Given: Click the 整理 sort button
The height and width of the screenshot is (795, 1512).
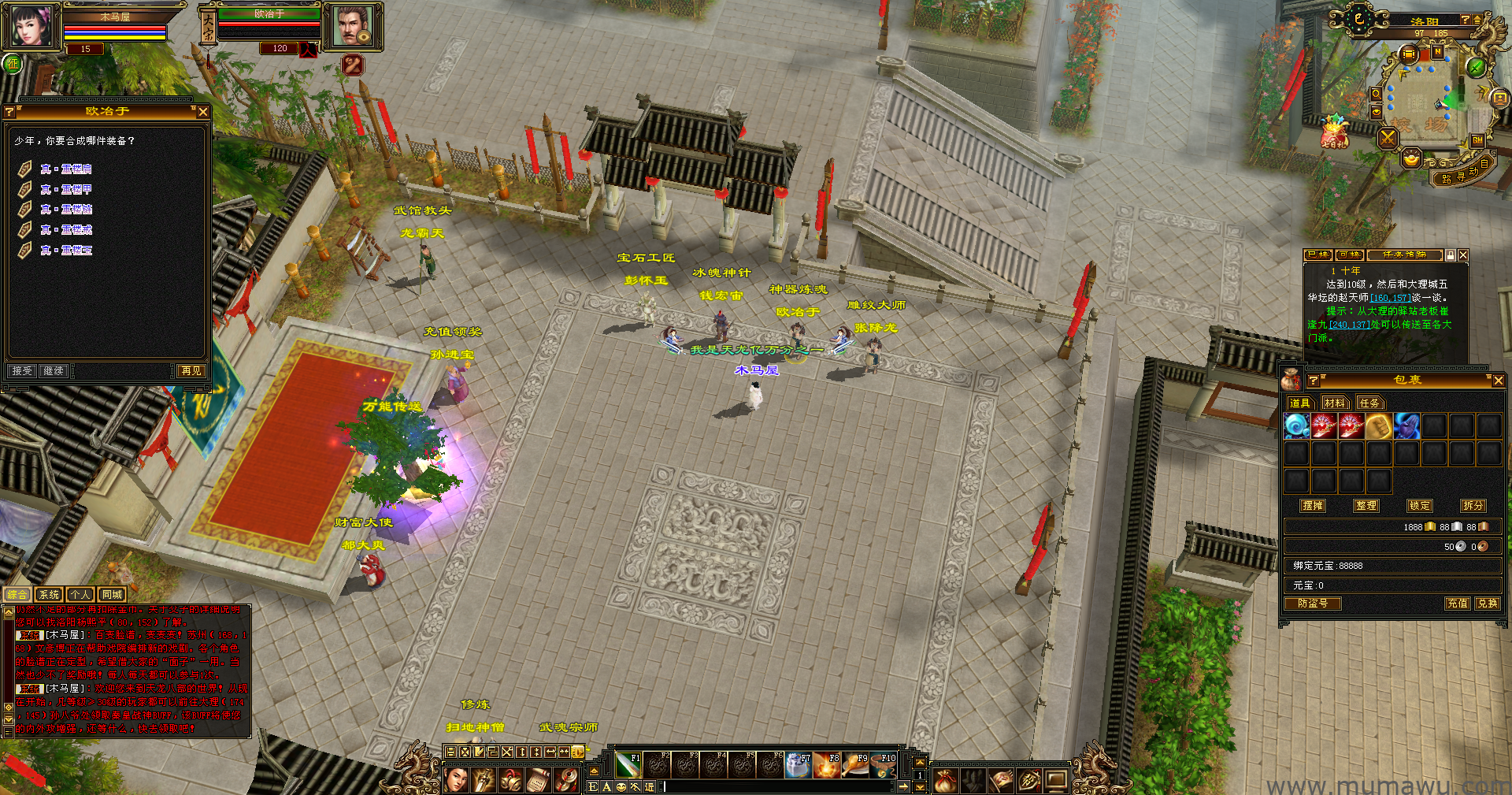Looking at the screenshot, I should [x=1366, y=506].
